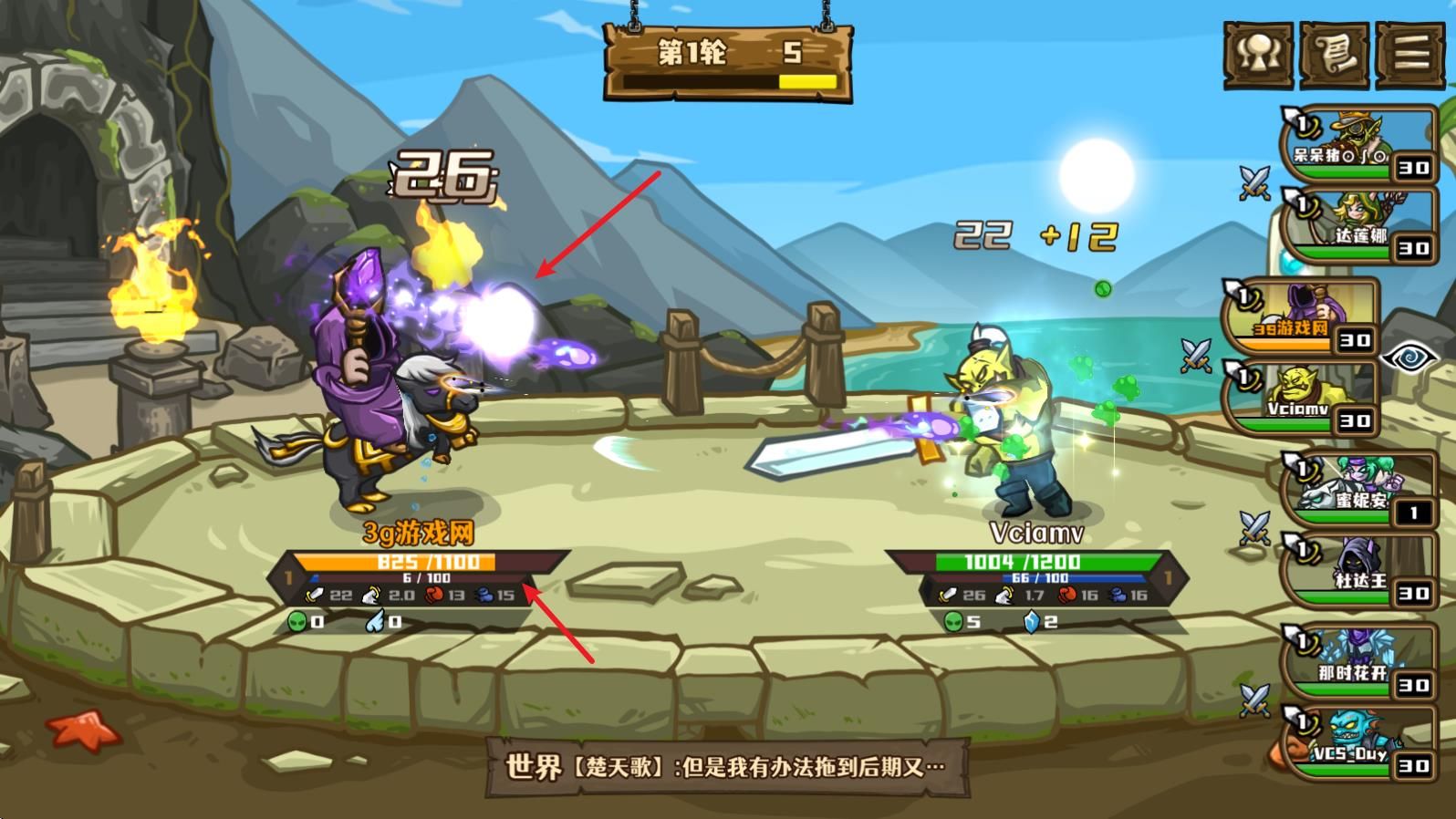Click the crossed swords beside 蜜妮安's card

click(x=1256, y=527)
